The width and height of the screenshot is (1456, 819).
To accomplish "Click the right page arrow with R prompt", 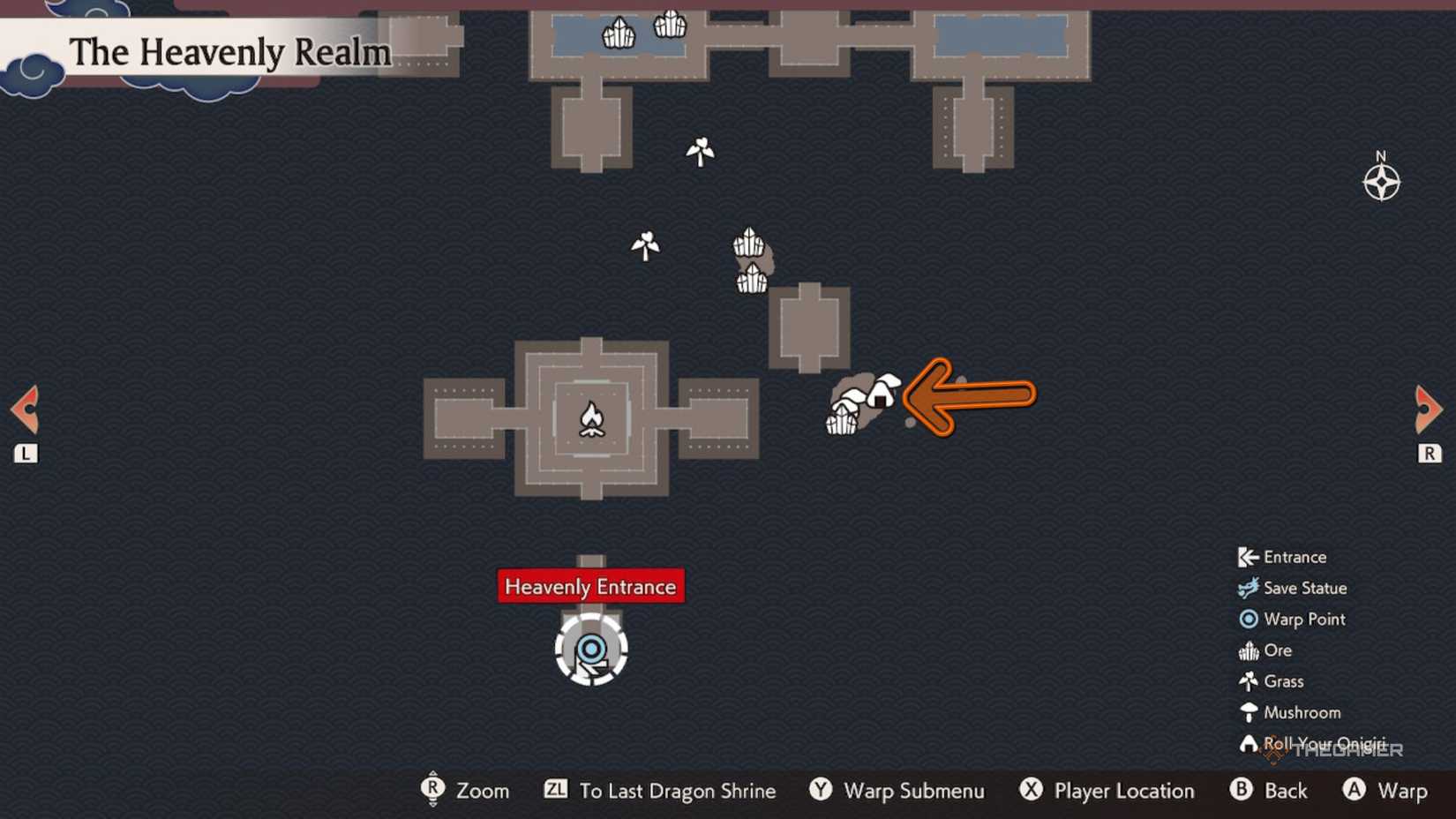I will coord(1430,409).
